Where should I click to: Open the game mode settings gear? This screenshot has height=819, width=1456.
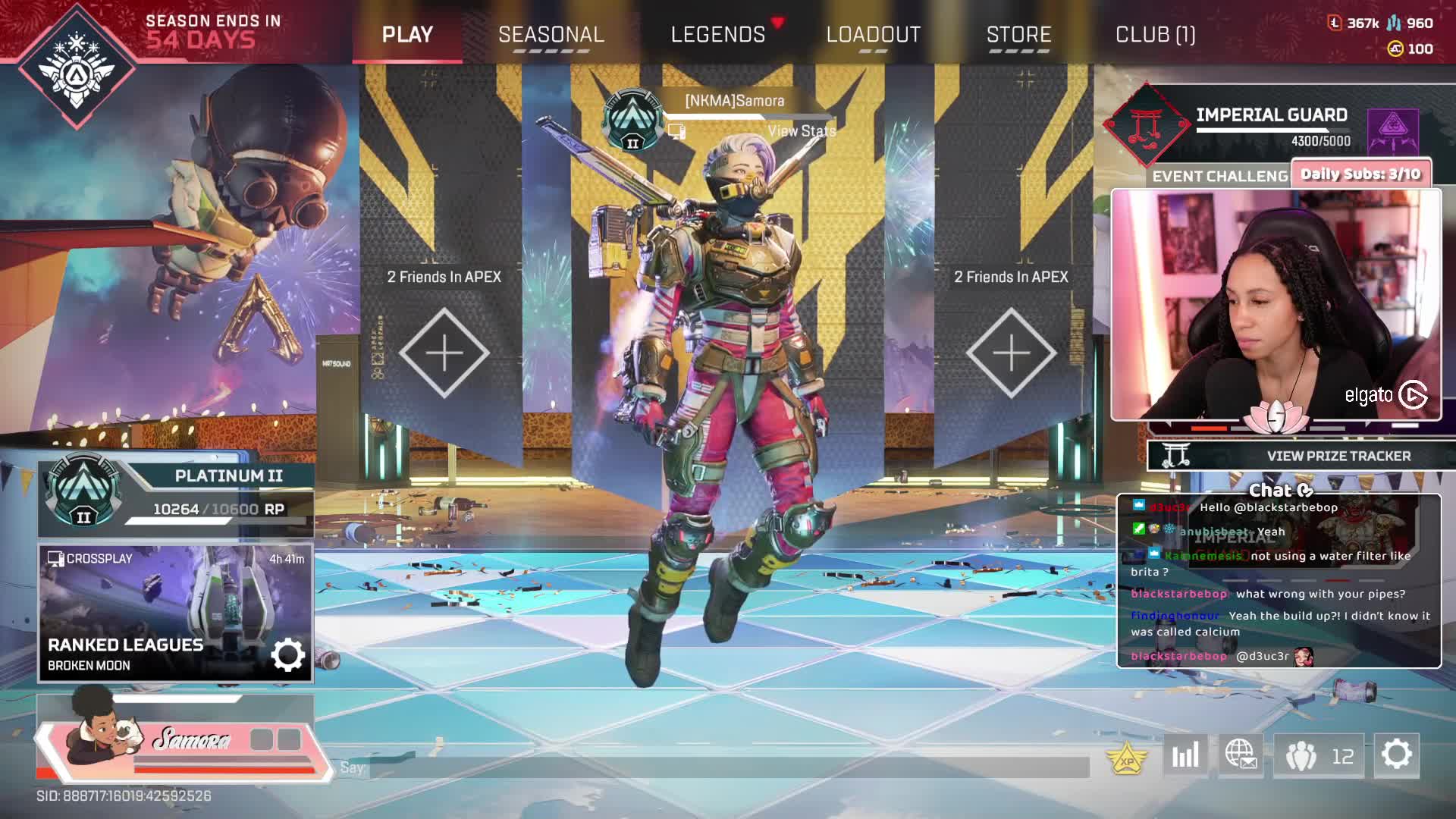point(287,654)
